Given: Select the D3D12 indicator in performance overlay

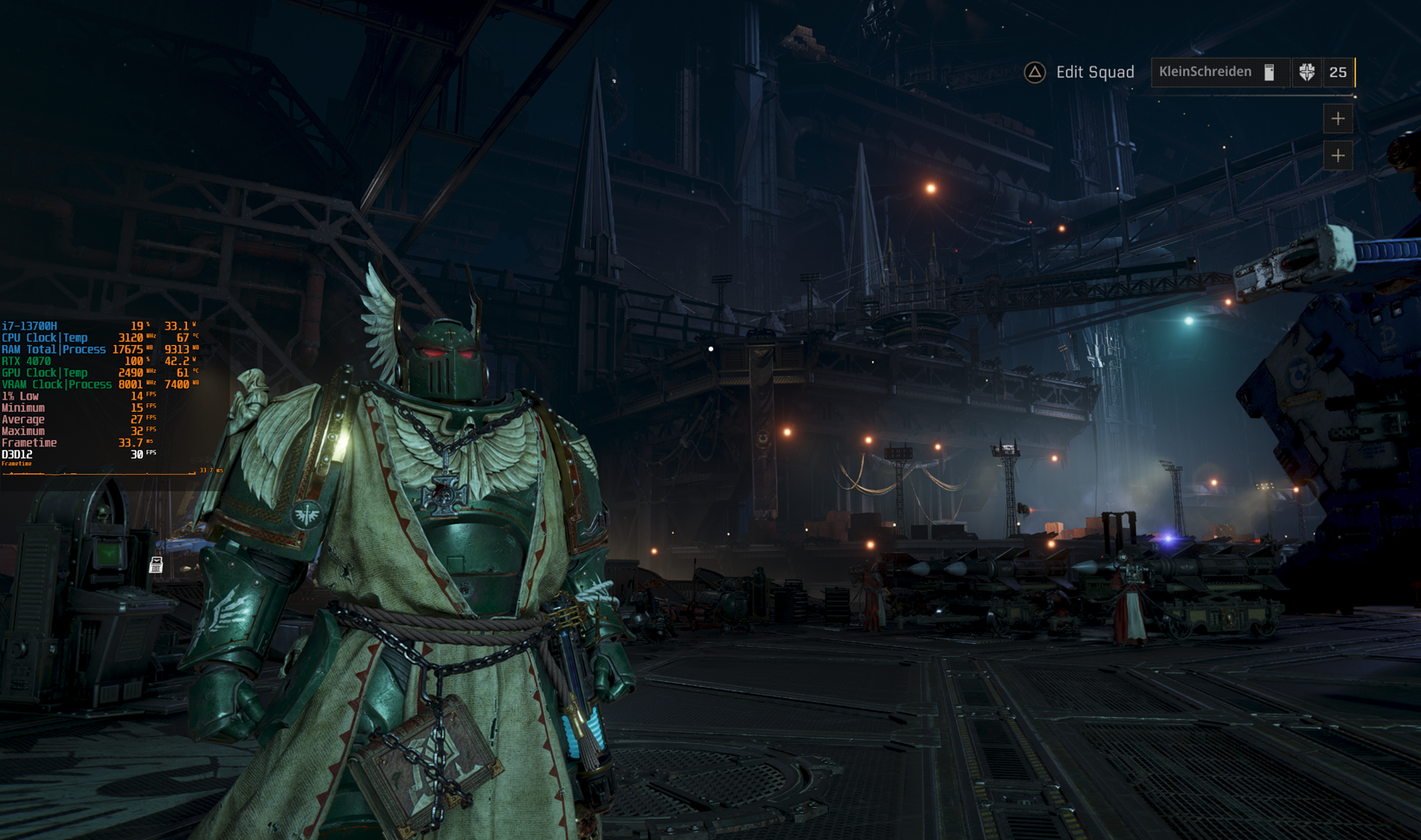Looking at the screenshot, I should (16, 453).
